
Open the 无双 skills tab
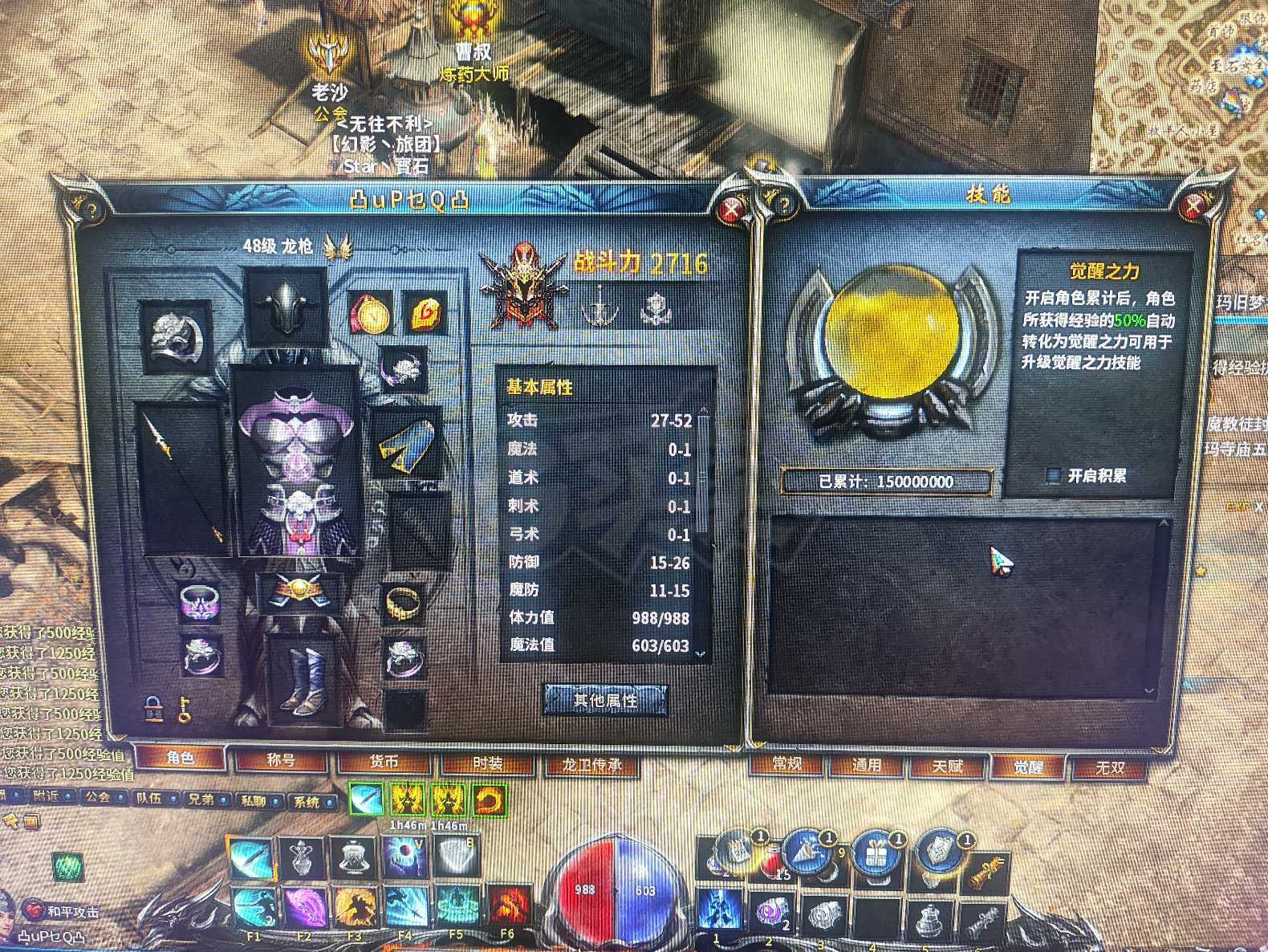[1110, 767]
